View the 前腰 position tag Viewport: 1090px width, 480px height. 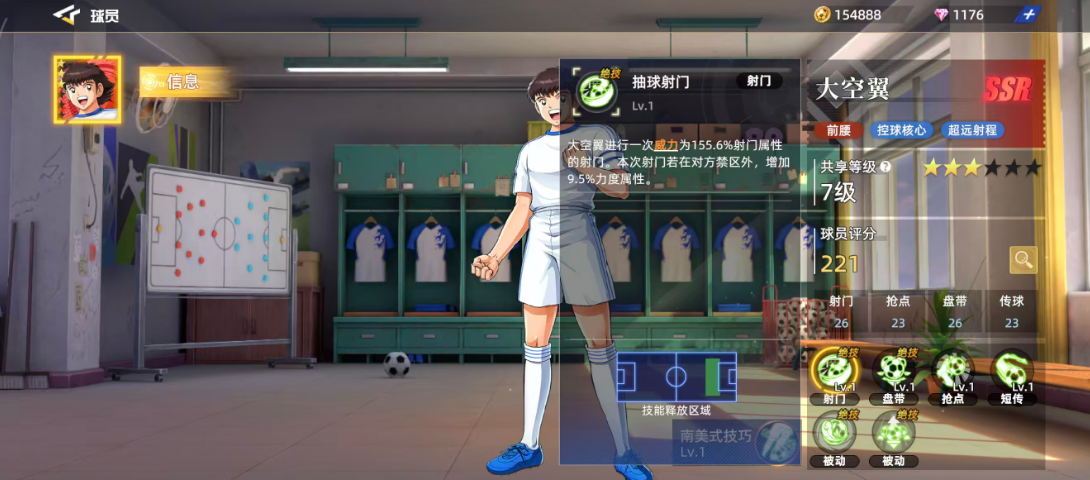click(x=838, y=130)
